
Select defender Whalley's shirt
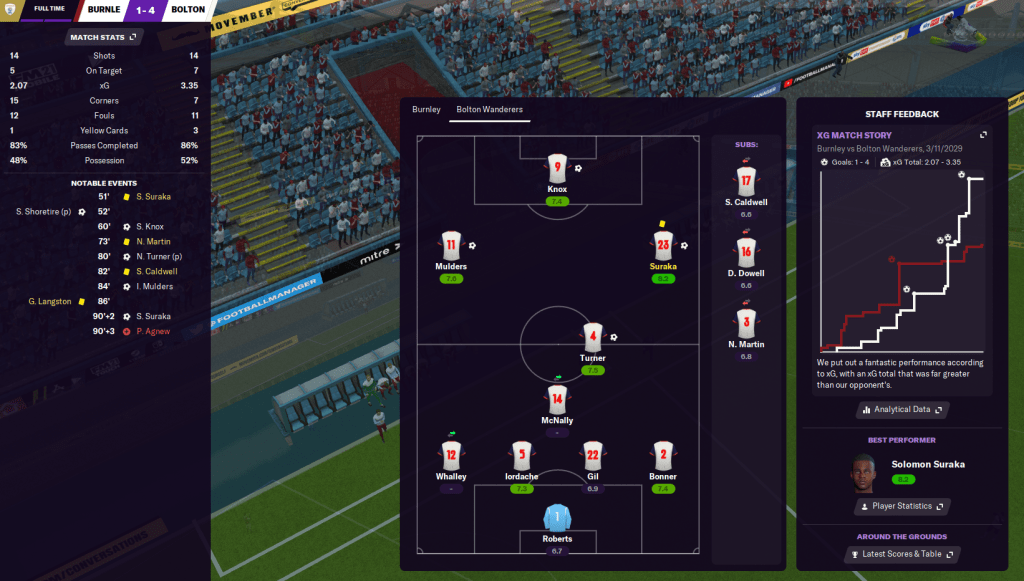coord(451,456)
